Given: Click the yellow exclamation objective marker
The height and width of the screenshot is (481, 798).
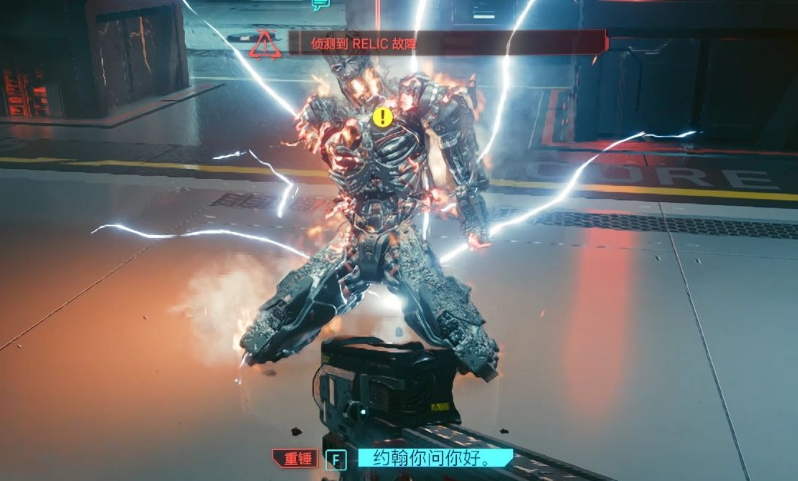Looking at the screenshot, I should [x=382, y=117].
